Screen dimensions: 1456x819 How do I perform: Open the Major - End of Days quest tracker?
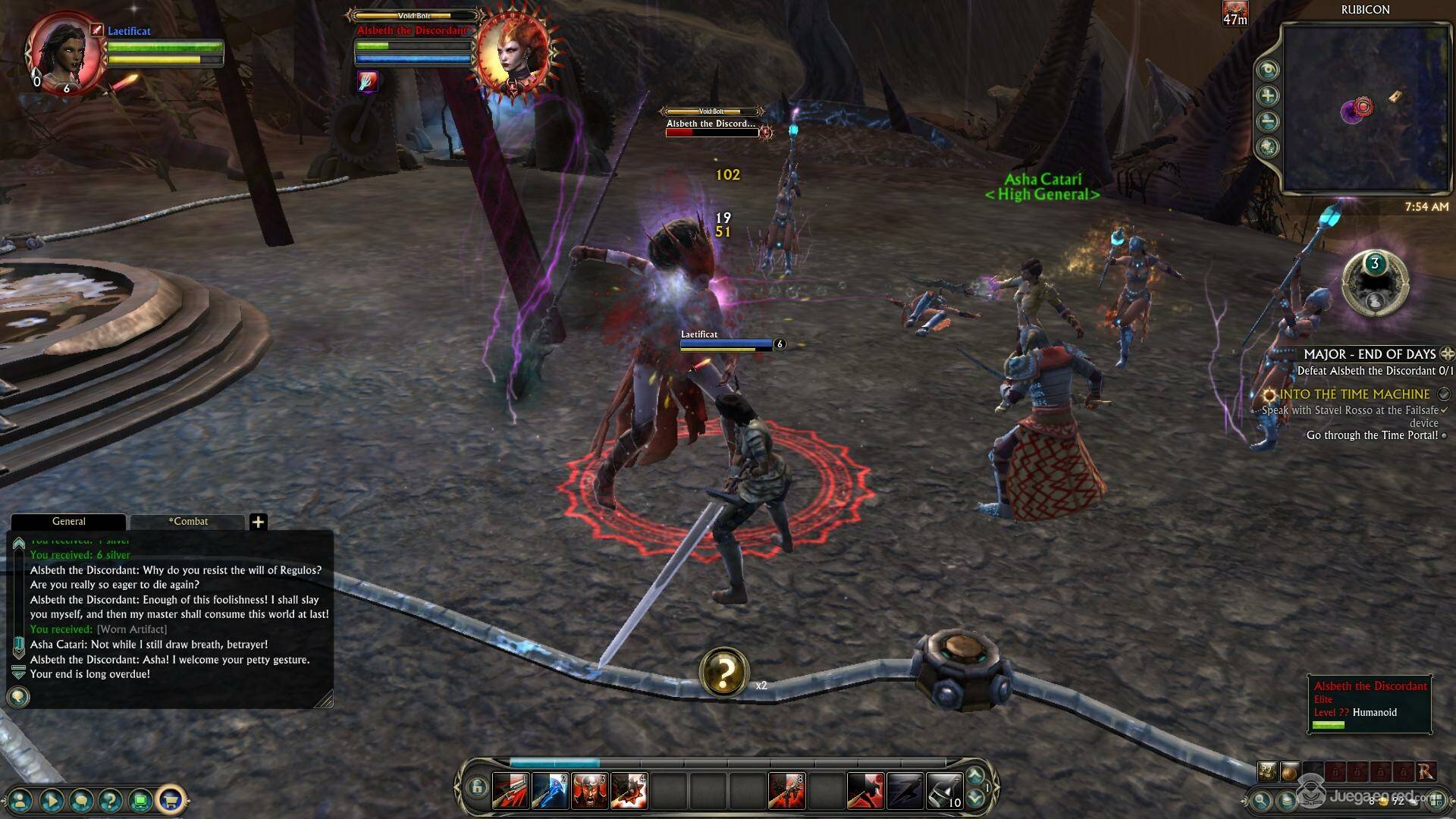point(1369,354)
